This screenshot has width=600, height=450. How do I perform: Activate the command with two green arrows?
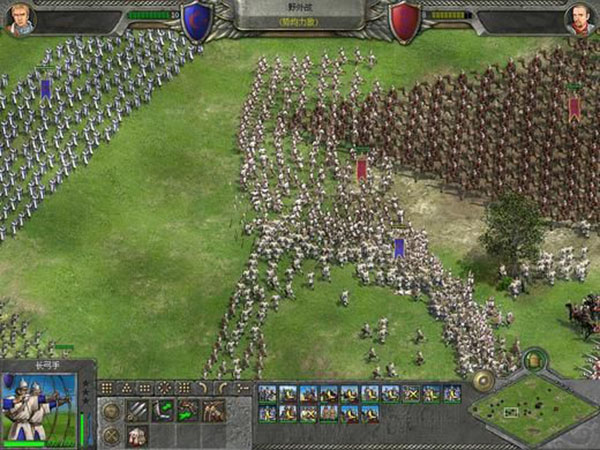pos(163,410)
